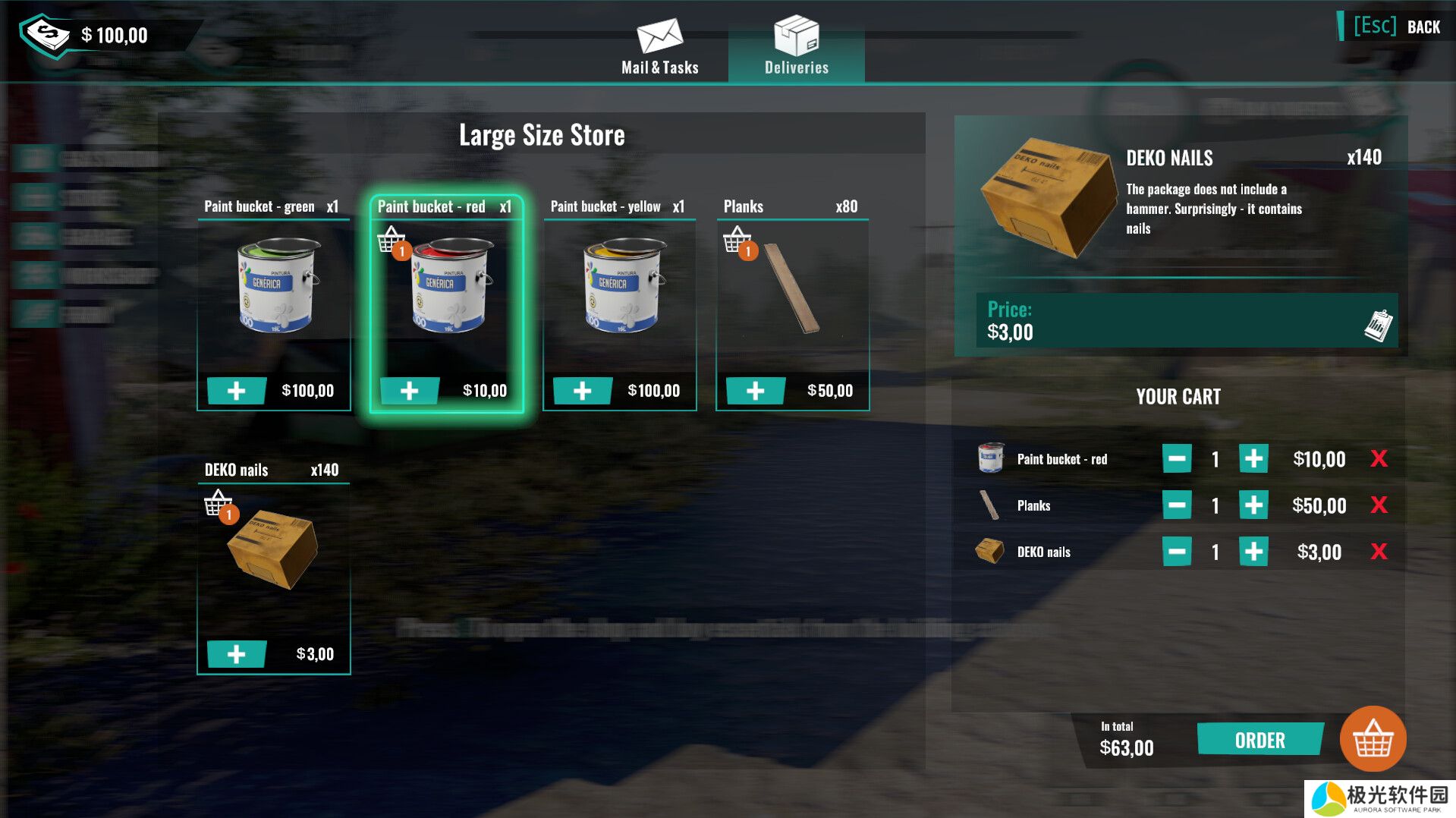Screen dimensions: 1456x818
Task: Add DEKO nails from store tile
Action: tap(237, 654)
